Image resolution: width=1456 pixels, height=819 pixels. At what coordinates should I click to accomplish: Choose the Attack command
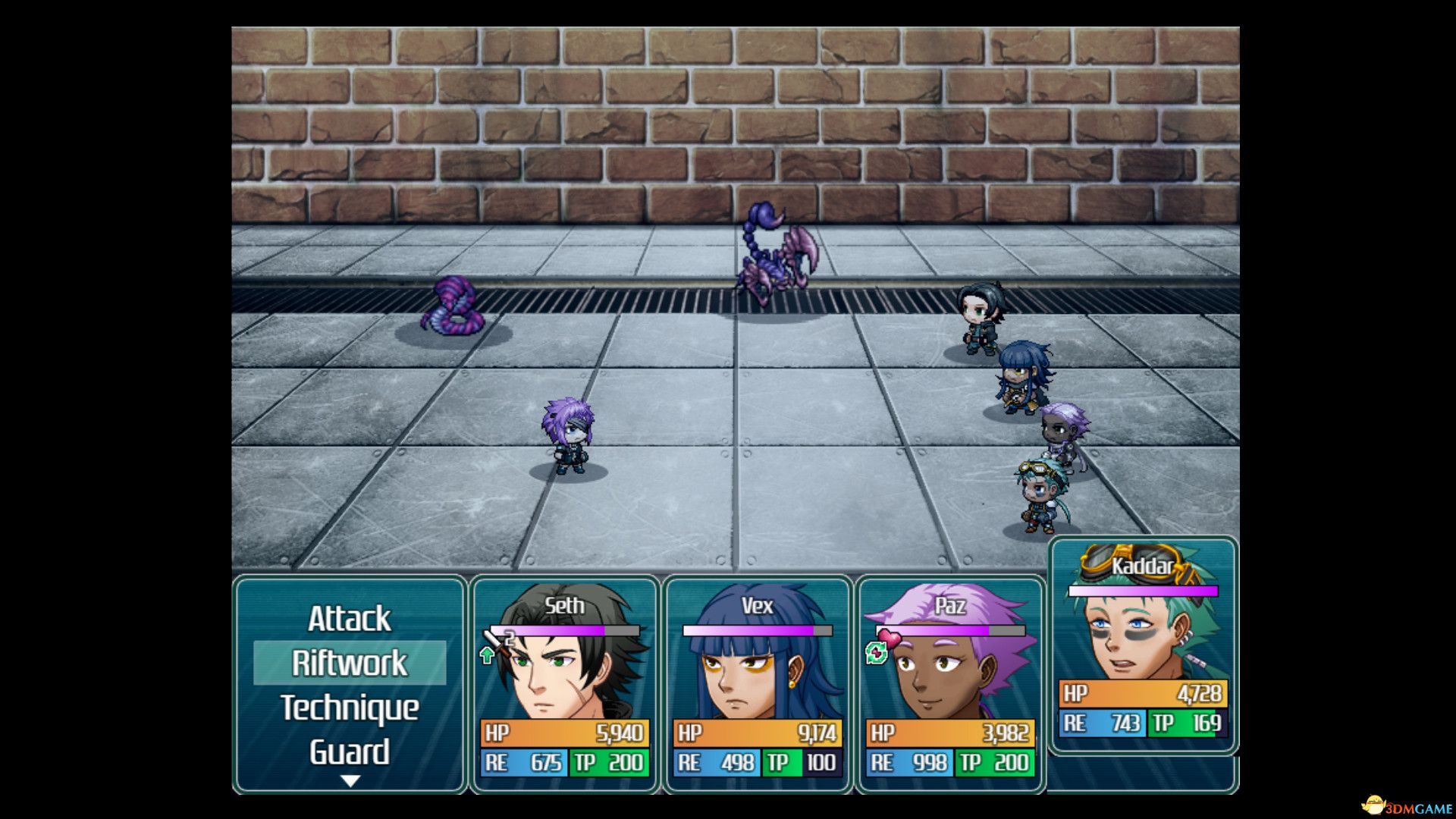(x=349, y=619)
